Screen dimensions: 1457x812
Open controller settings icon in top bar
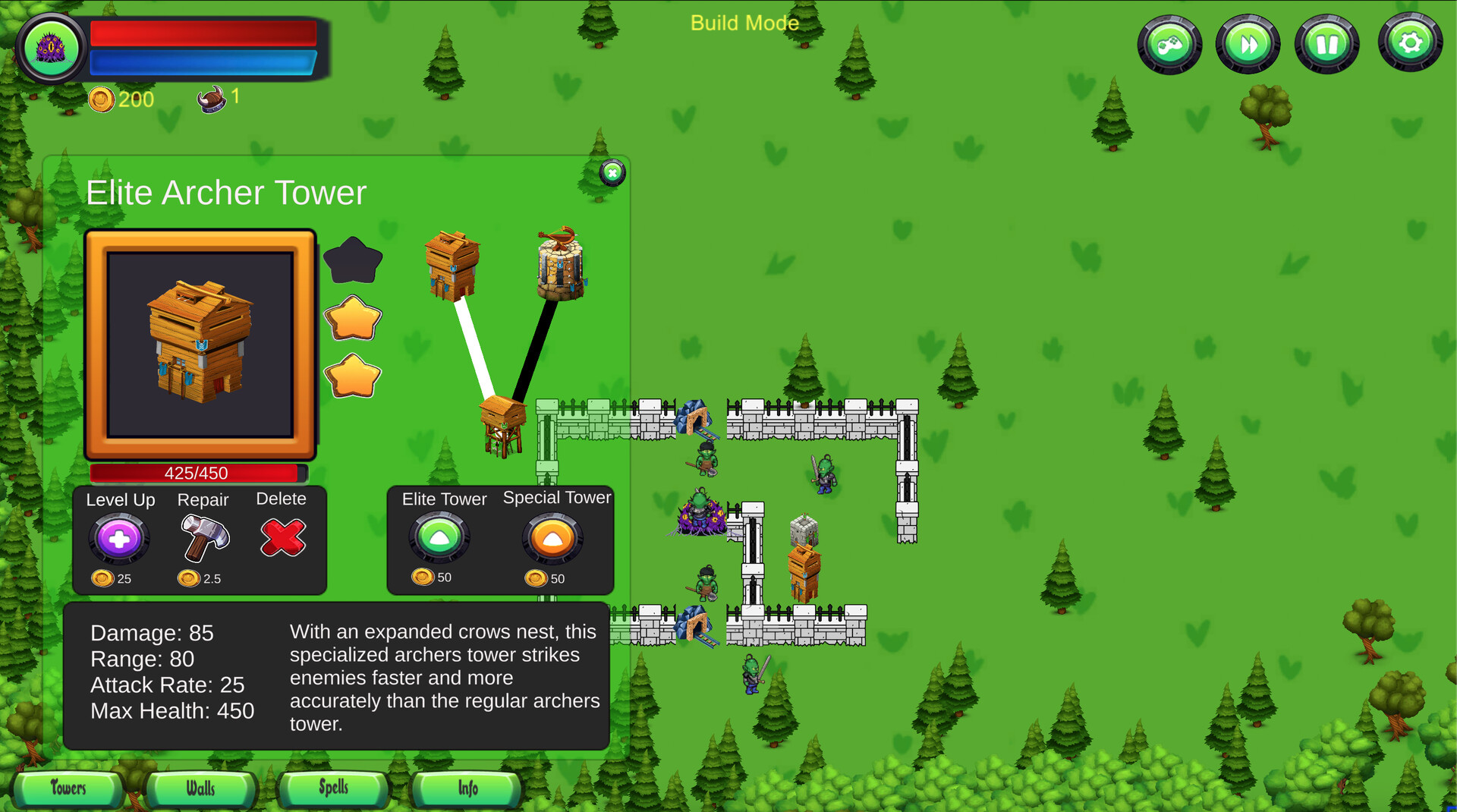click(x=1169, y=43)
